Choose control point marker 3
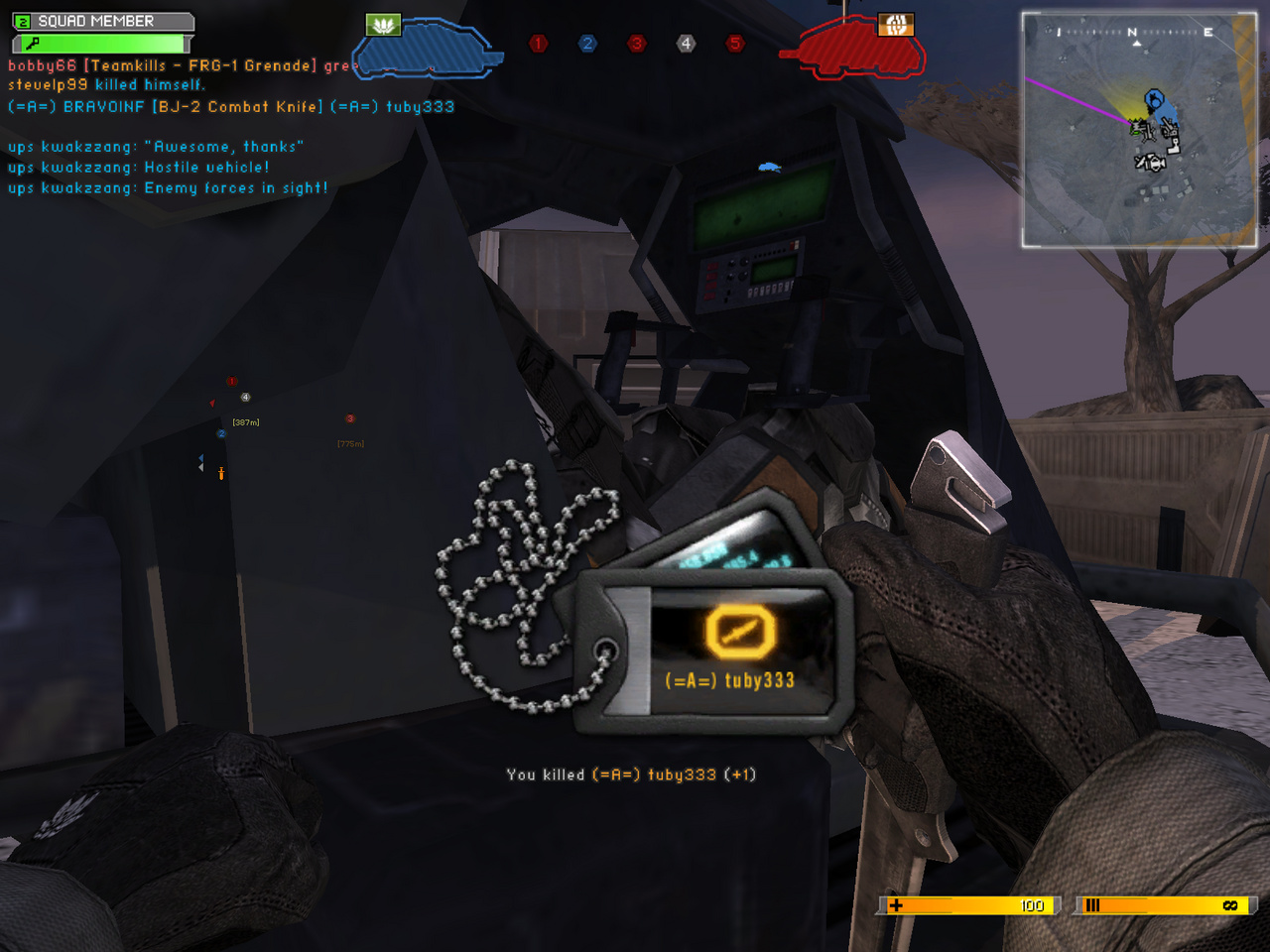The height and width of the screenshot is (952, 1270). point(636,44)
